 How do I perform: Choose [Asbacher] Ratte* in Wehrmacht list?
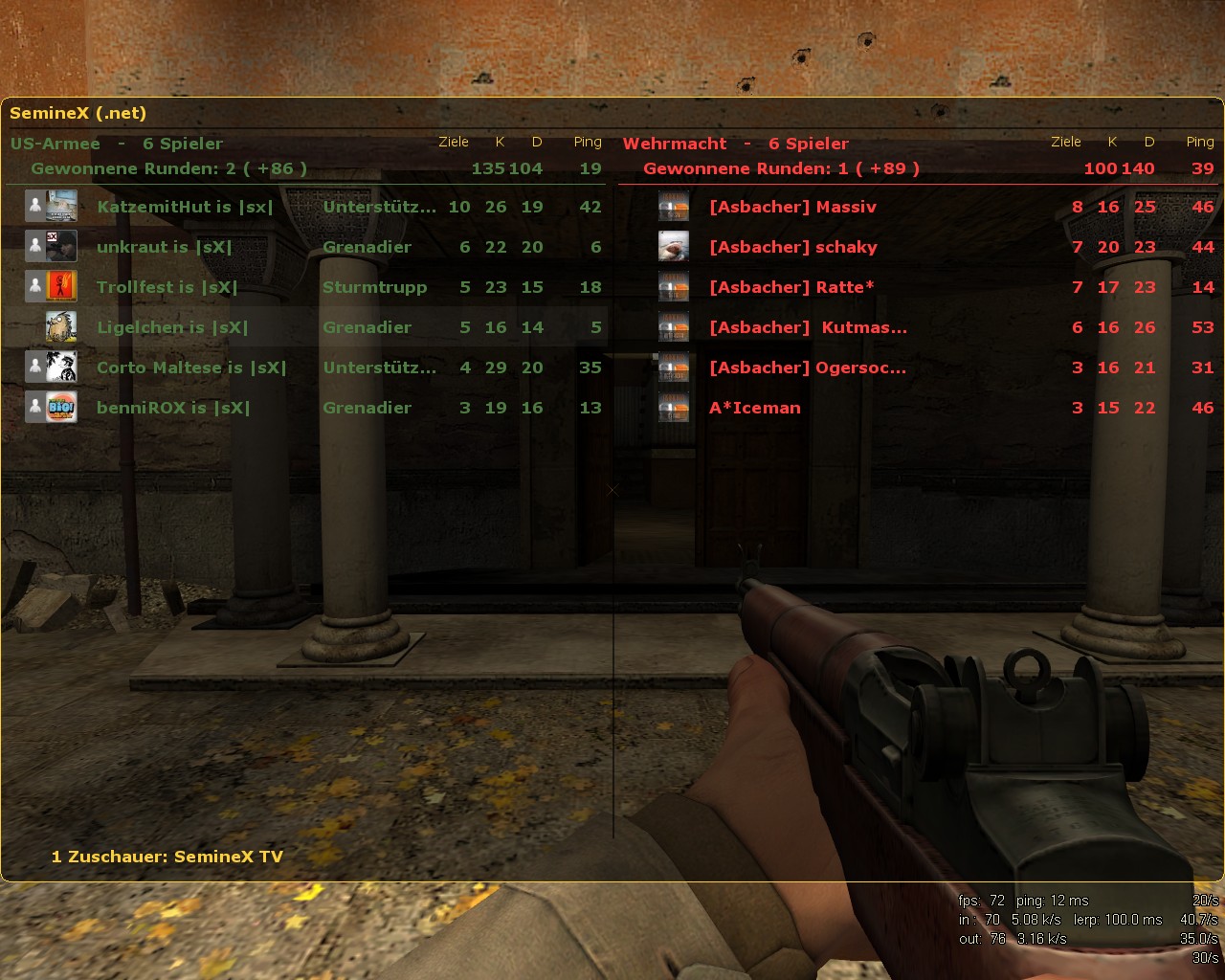(x=791, y=287)
